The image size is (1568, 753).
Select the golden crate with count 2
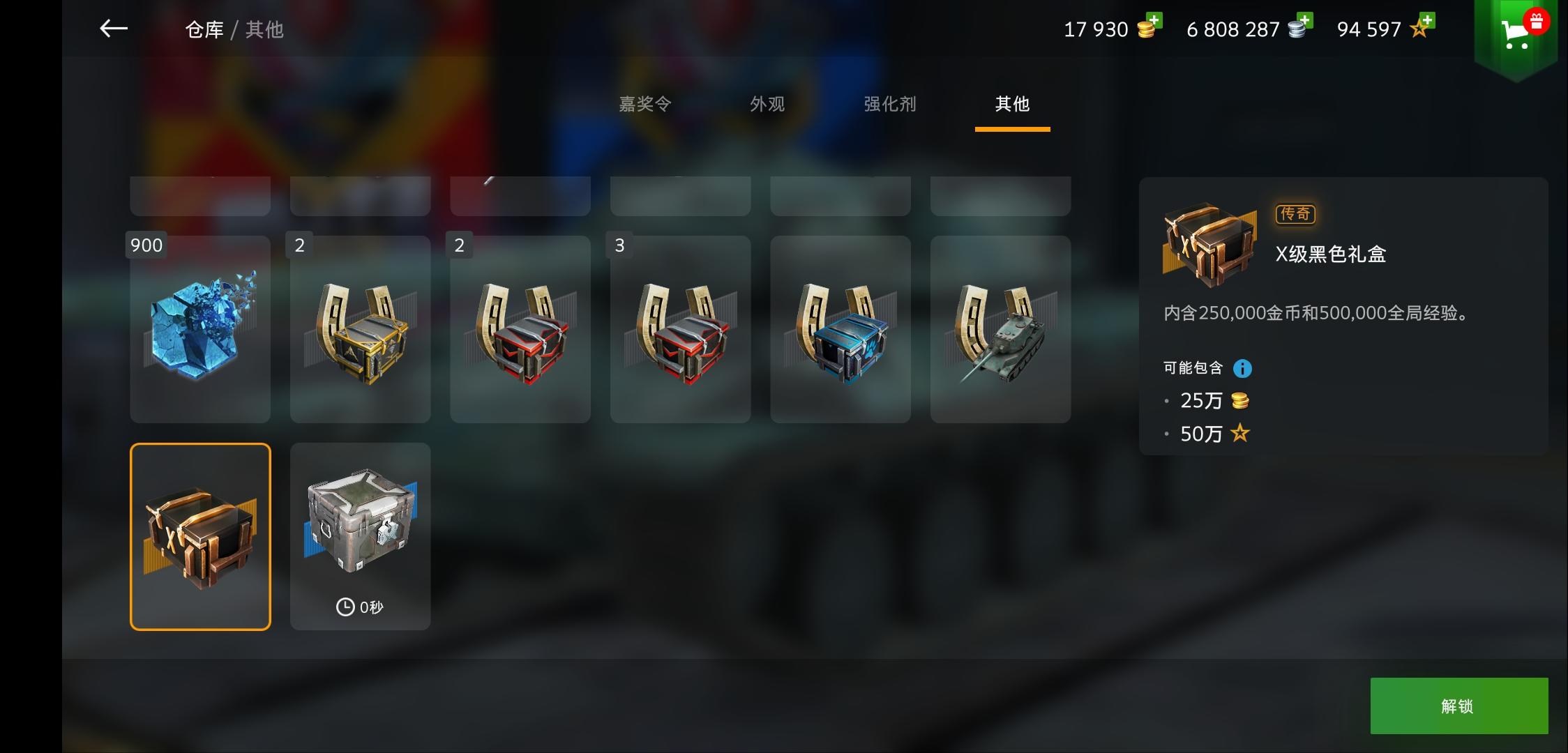[x=360, y=329]
